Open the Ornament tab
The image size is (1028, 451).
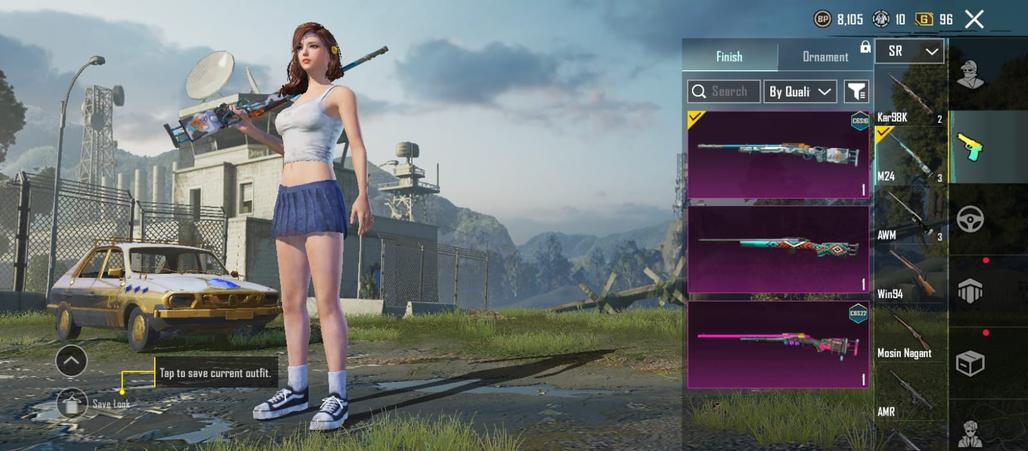pos(825,57)
